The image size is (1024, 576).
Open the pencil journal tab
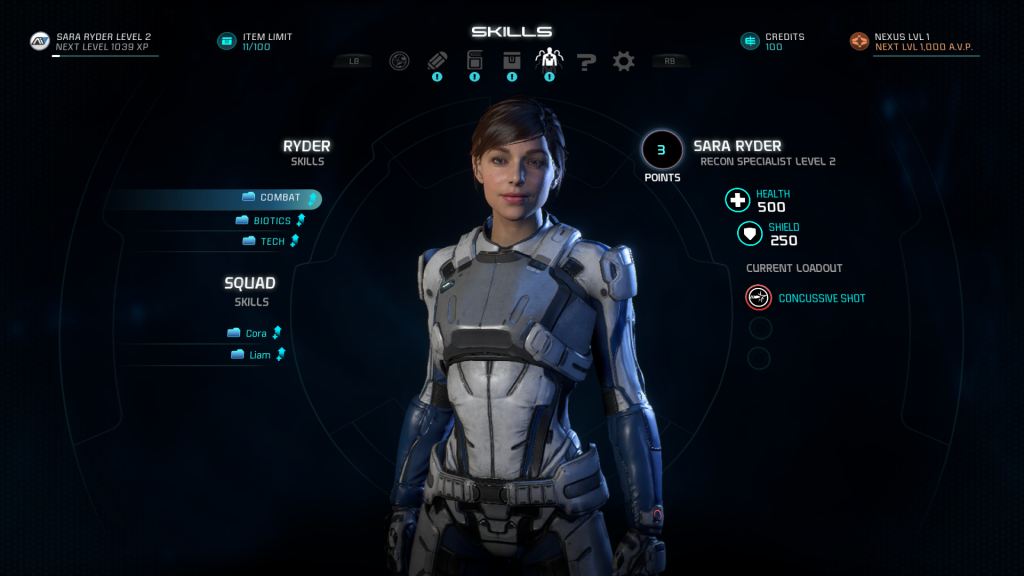437,61
